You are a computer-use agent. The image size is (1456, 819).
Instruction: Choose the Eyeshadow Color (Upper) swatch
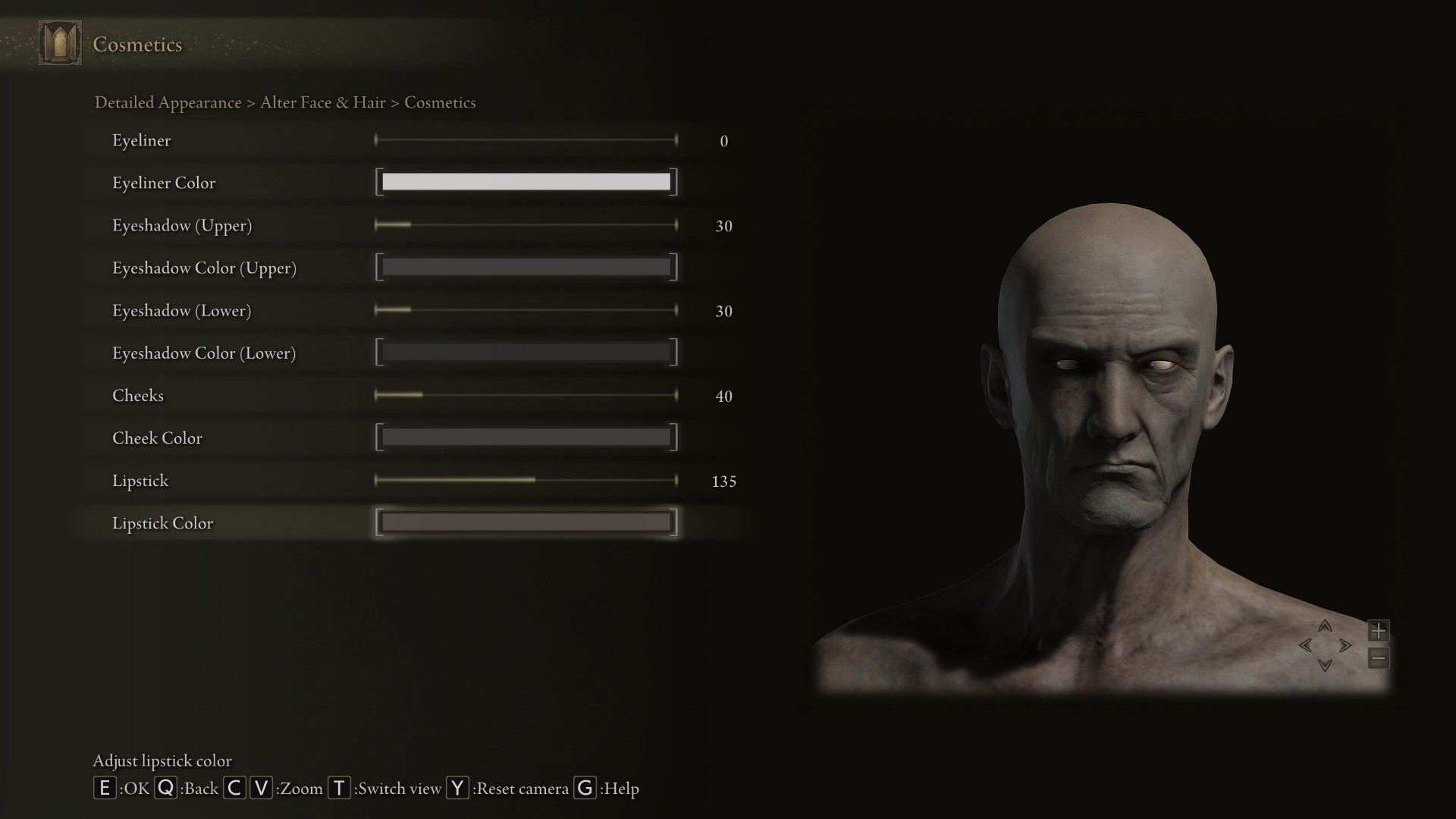526,267
